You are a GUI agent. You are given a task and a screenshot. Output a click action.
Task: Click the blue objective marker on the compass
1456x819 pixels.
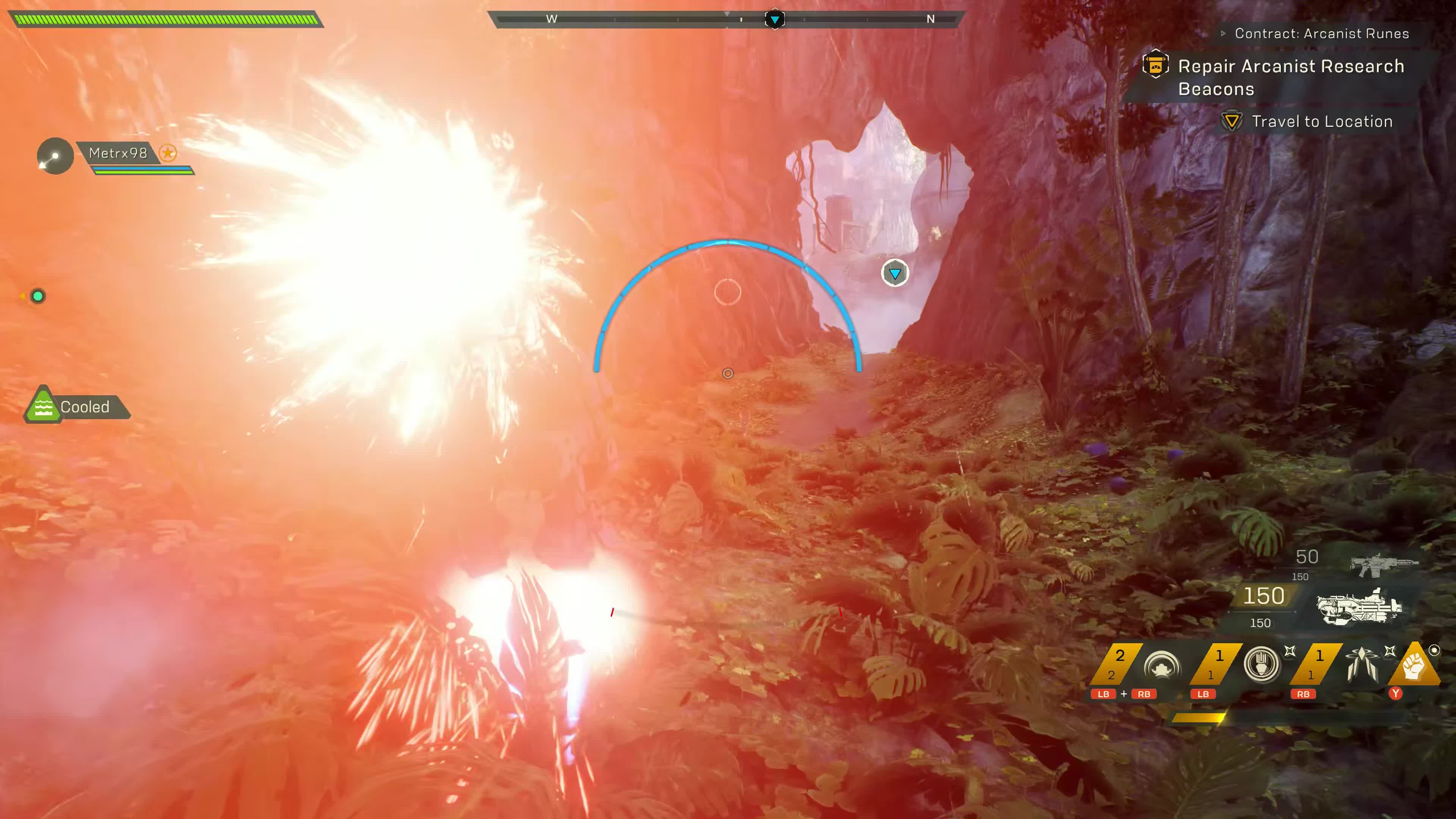click(774, 19)
